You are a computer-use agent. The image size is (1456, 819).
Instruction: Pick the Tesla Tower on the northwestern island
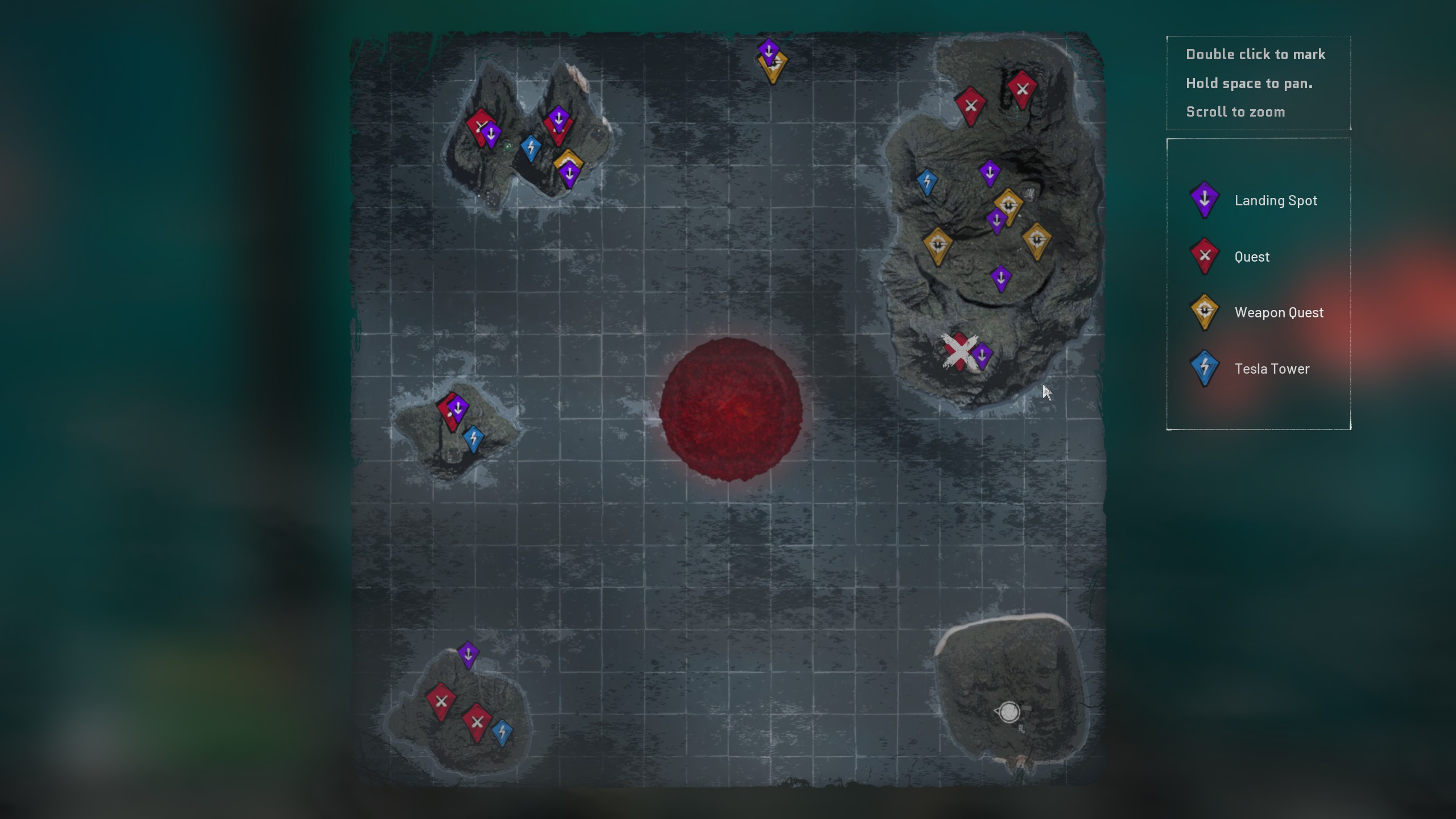(x=531, y=148)
